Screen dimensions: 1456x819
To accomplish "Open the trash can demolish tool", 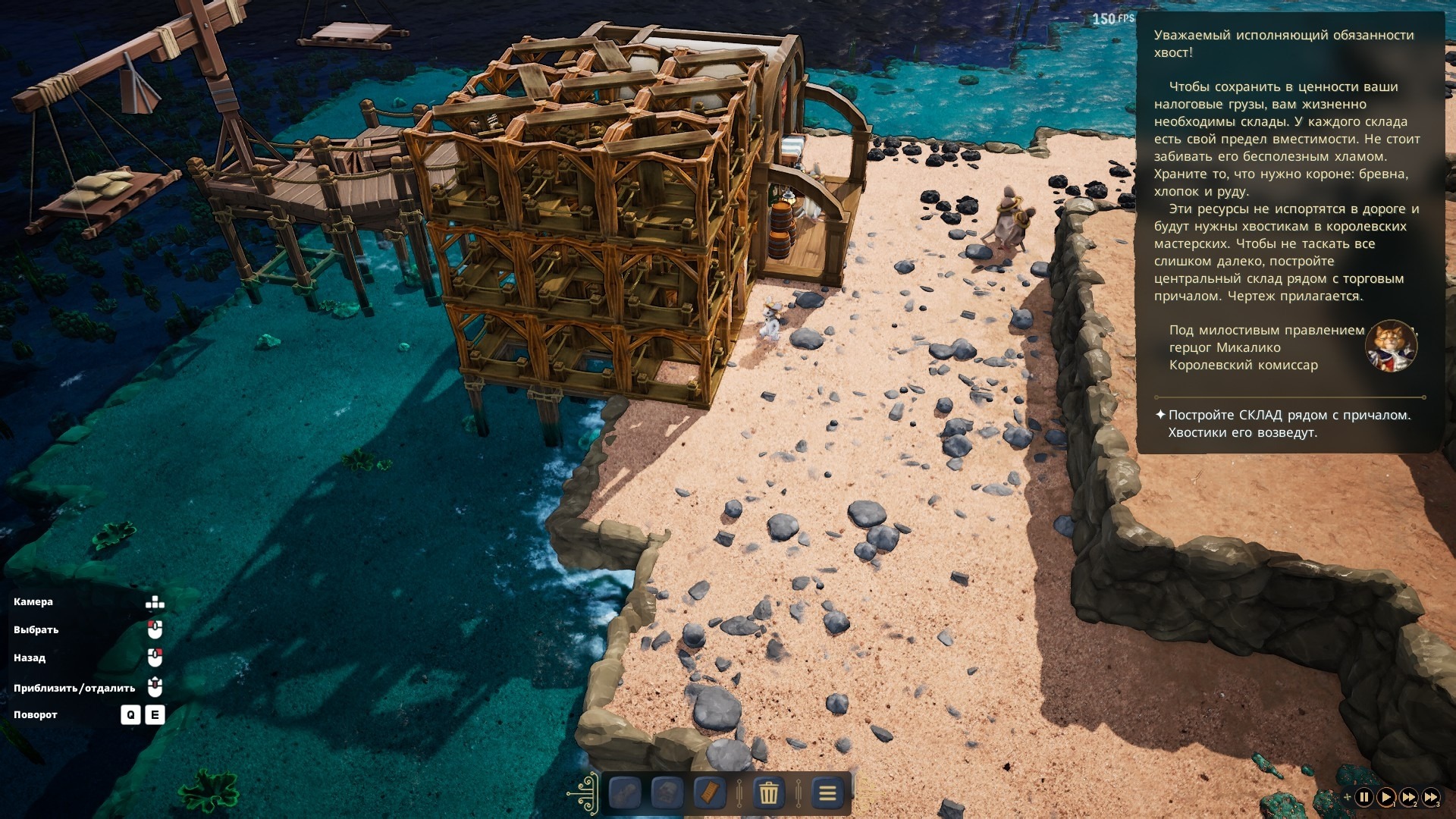I will pyautogui.click(x=768, y=793).
